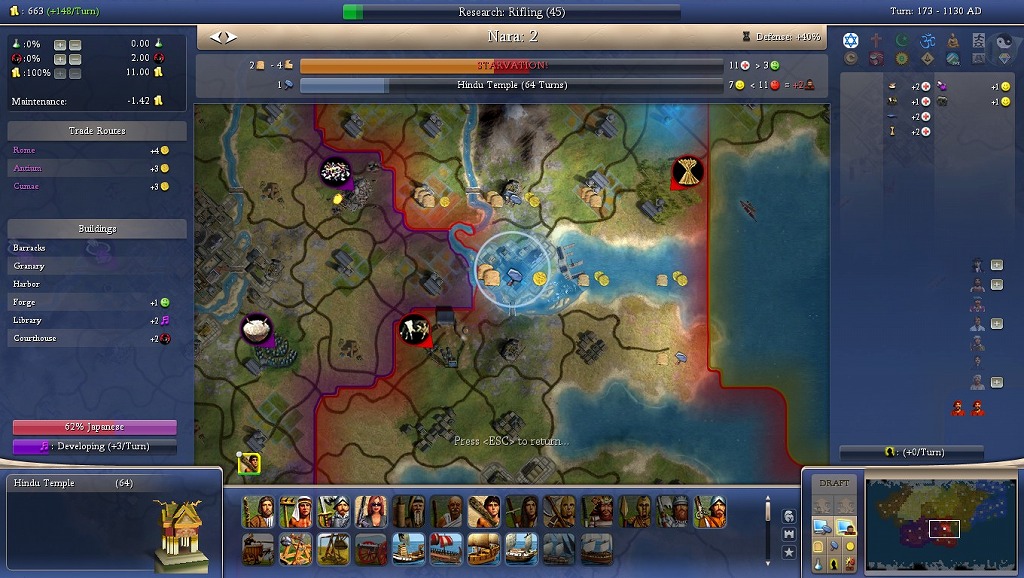Decrease the research rate with the minus button
This screenshot has height=578, width=1024.
[x=75, y=45]
